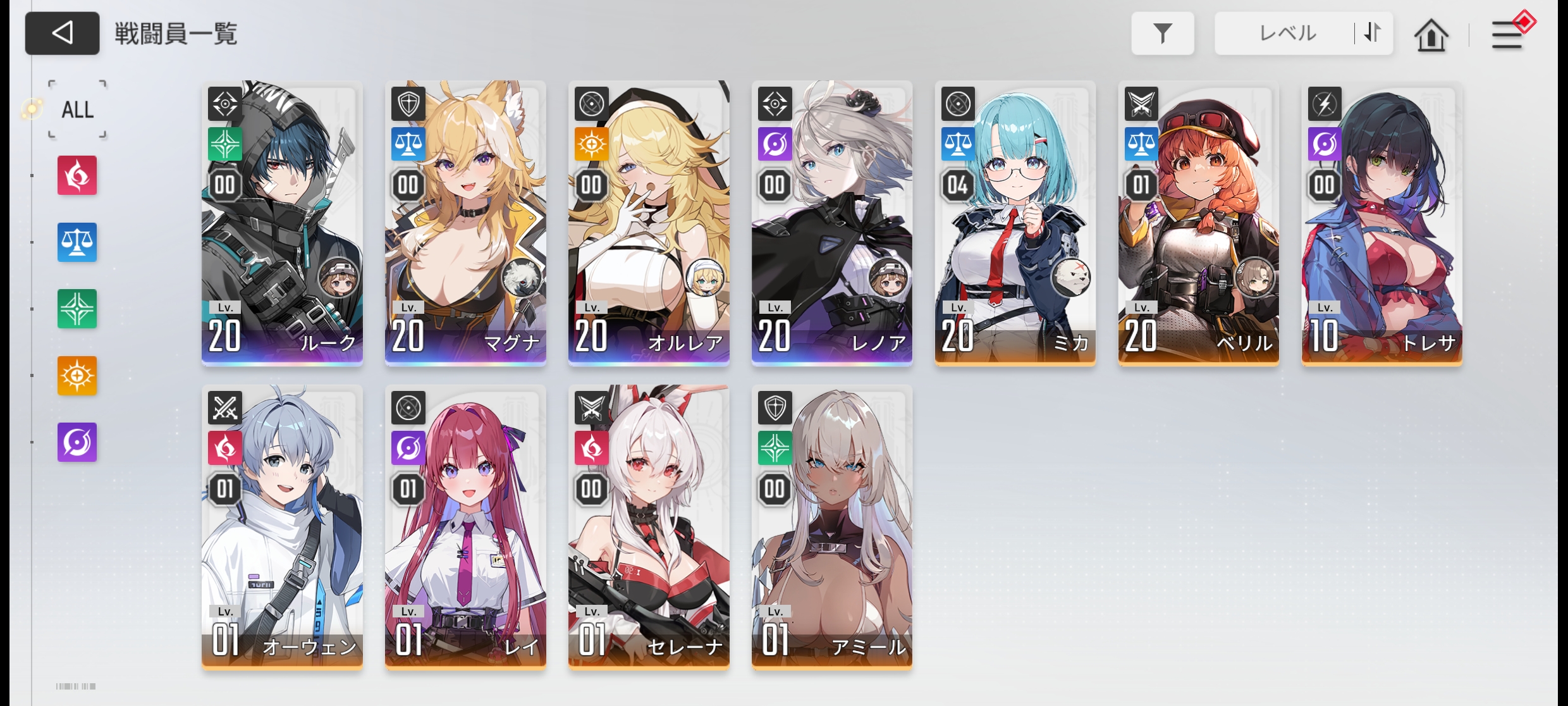
Task: Select the セレーナ character card
Action: [x=649, y=527]
